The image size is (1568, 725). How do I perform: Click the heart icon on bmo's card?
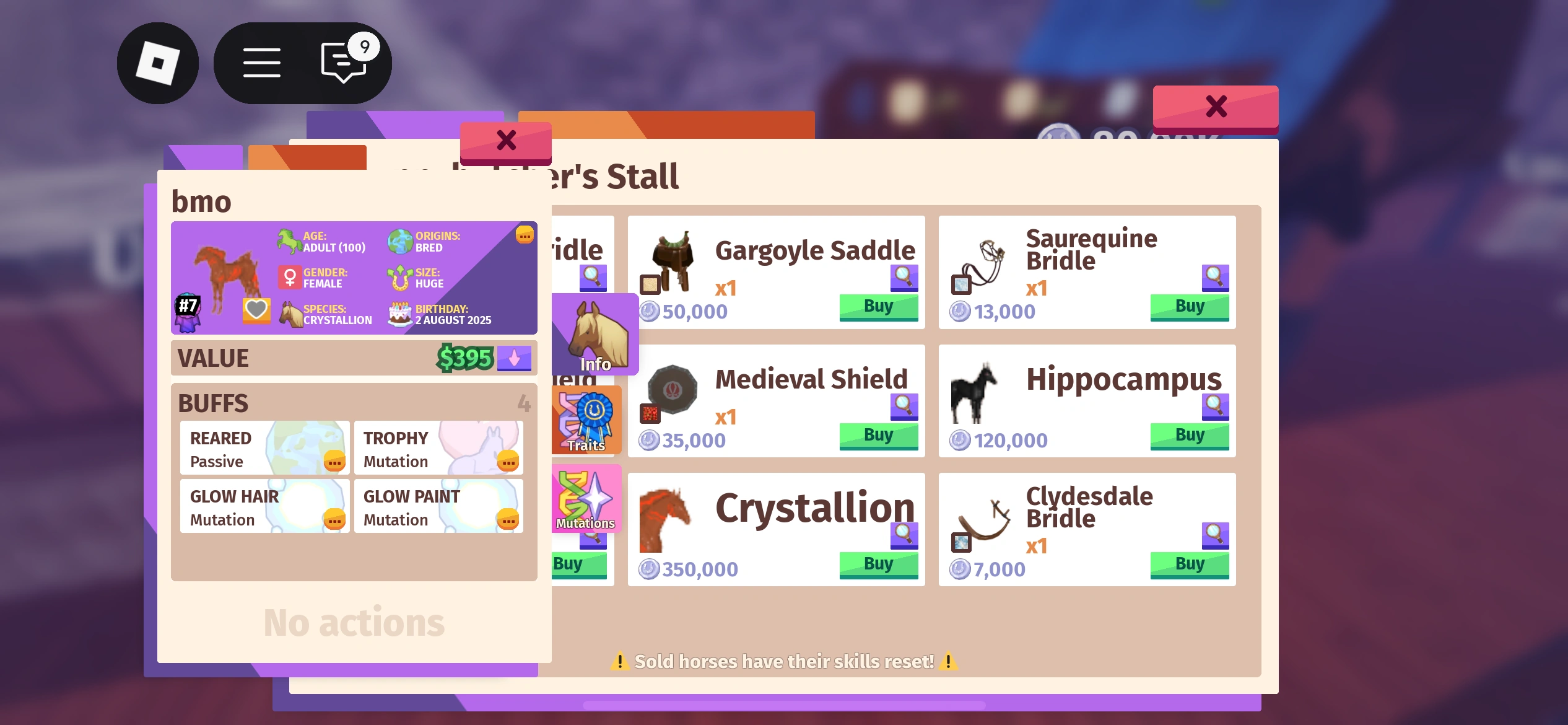point(256,312)
